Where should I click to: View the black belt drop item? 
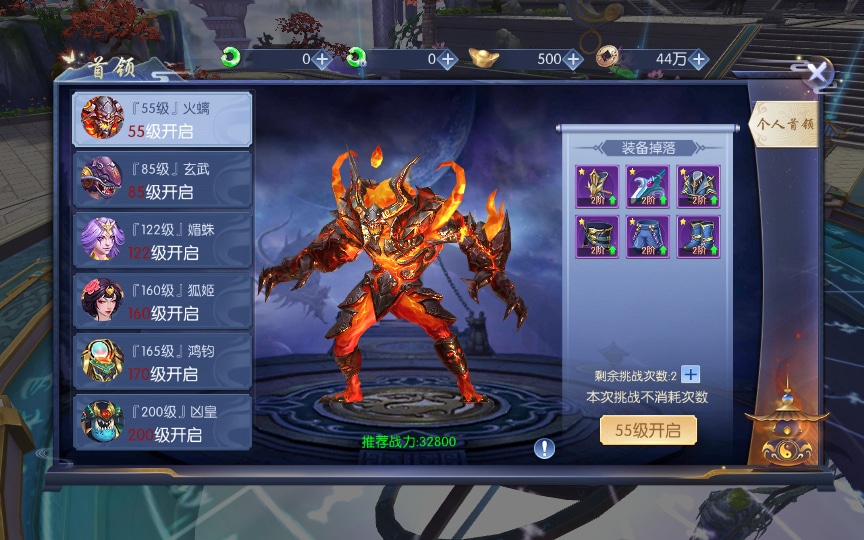595,236
